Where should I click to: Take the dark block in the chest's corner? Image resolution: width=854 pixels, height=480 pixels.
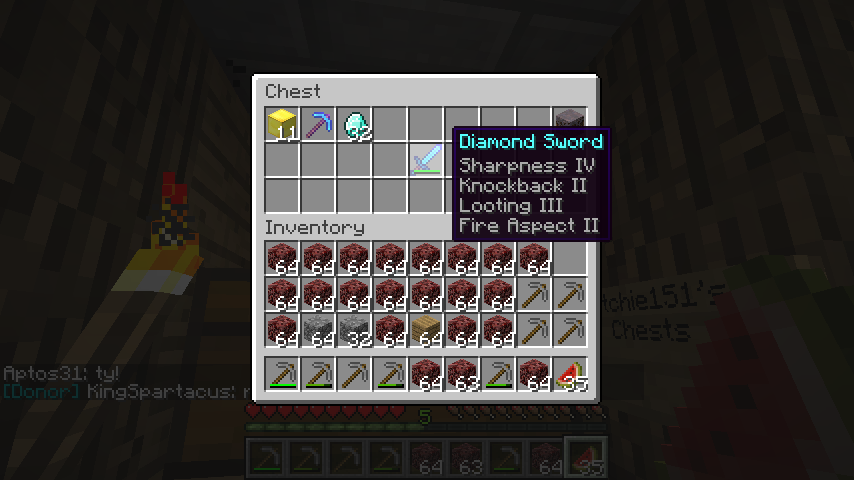pyautogui.click(x=569, y=121)
